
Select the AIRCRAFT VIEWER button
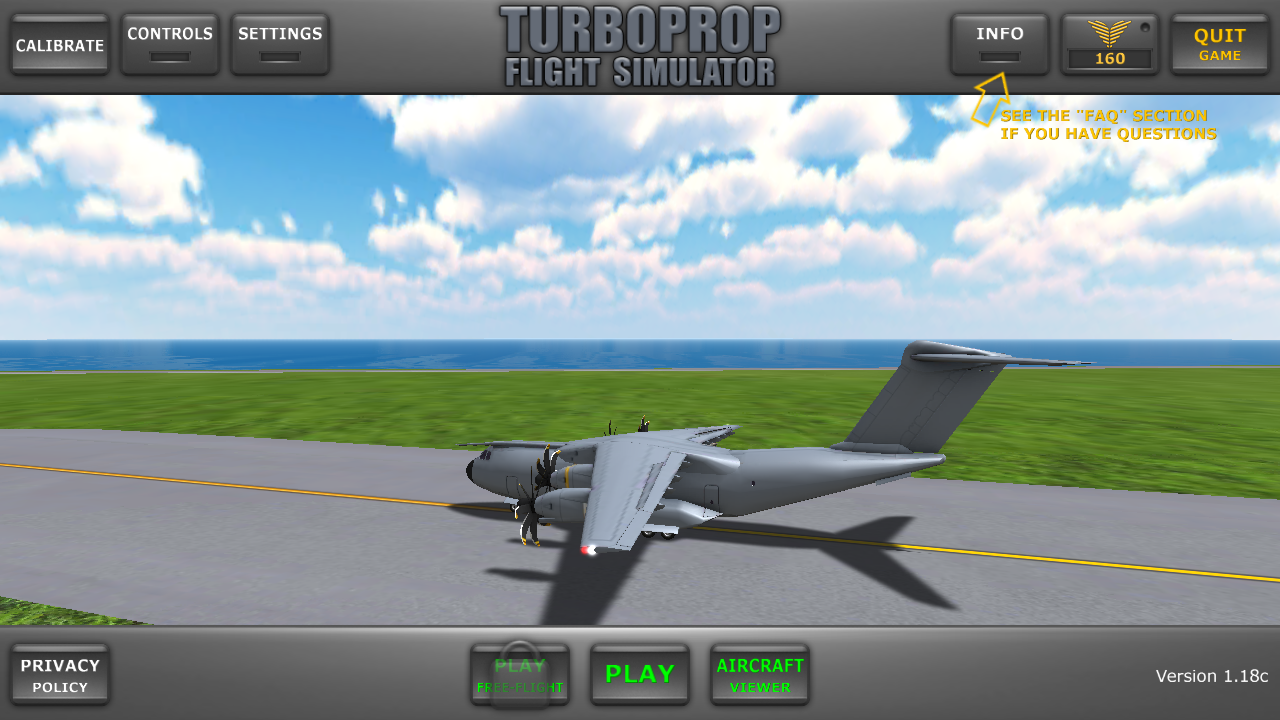click(x=760, y=674)
